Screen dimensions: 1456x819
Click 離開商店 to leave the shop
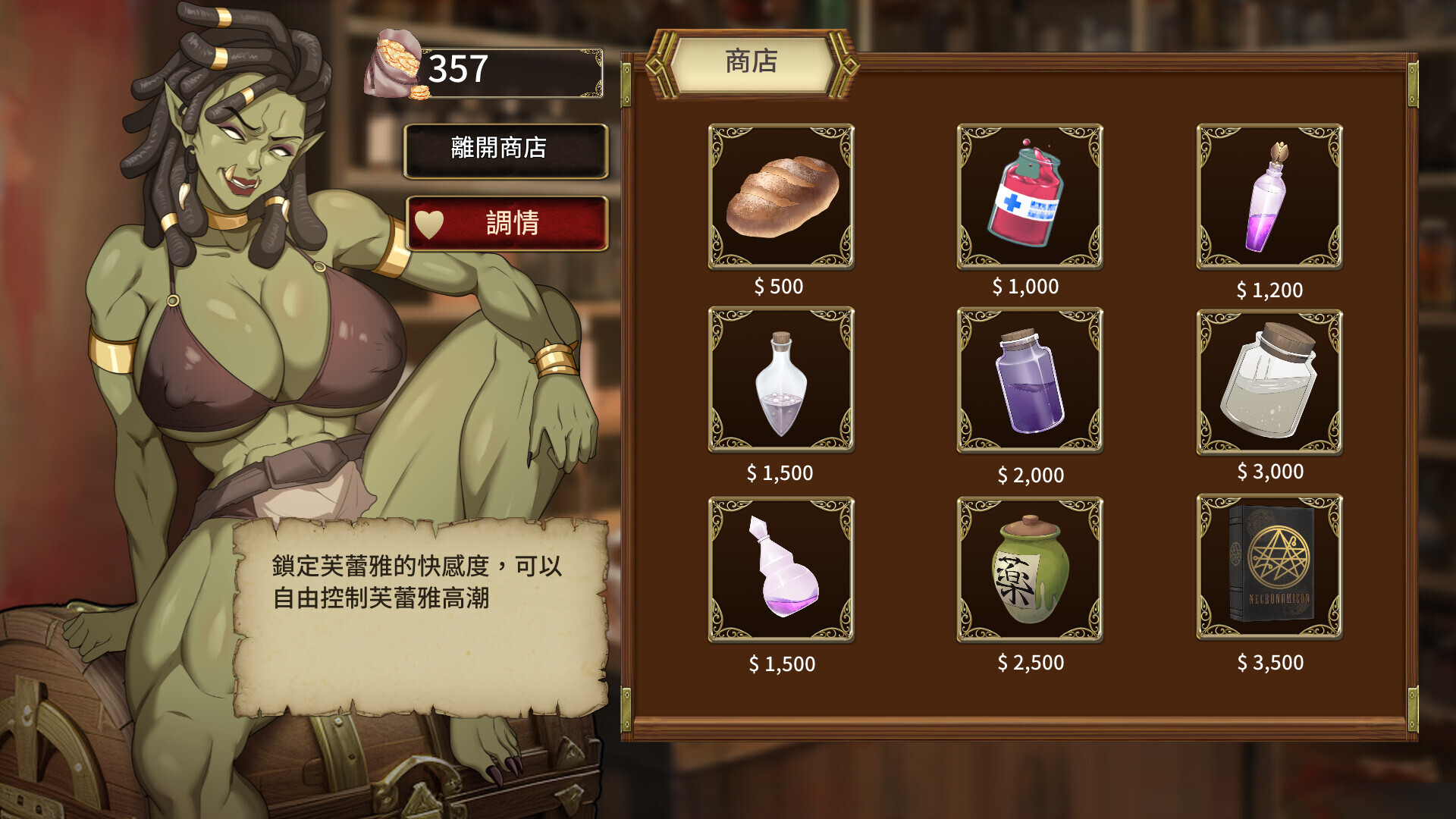click(x=505, y=150)
